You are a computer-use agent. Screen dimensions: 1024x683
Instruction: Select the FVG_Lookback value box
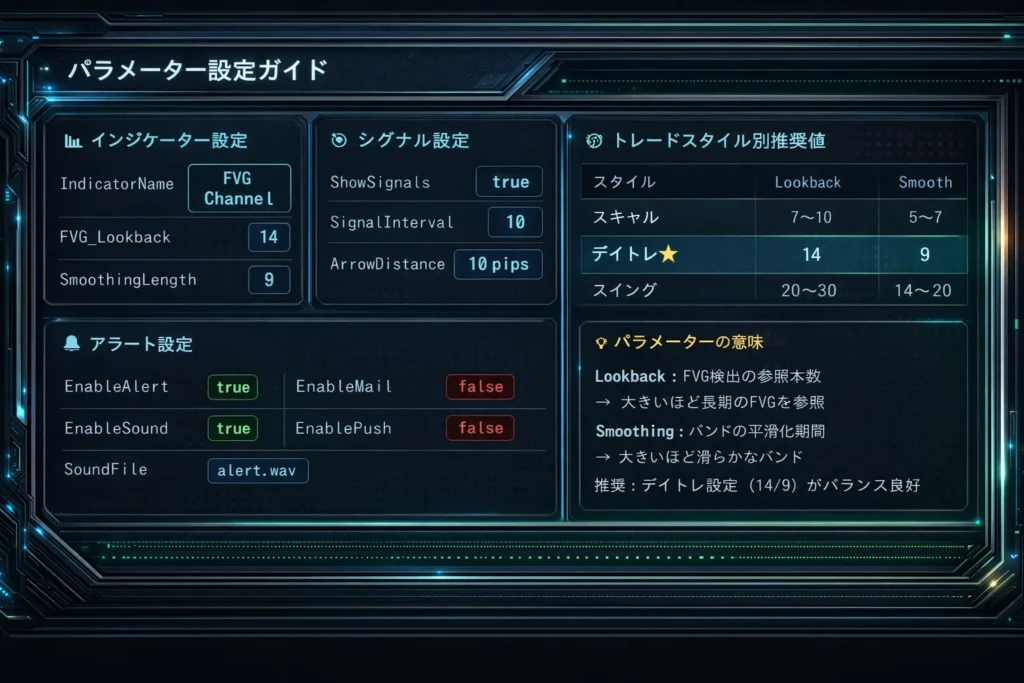coord(269,237)
